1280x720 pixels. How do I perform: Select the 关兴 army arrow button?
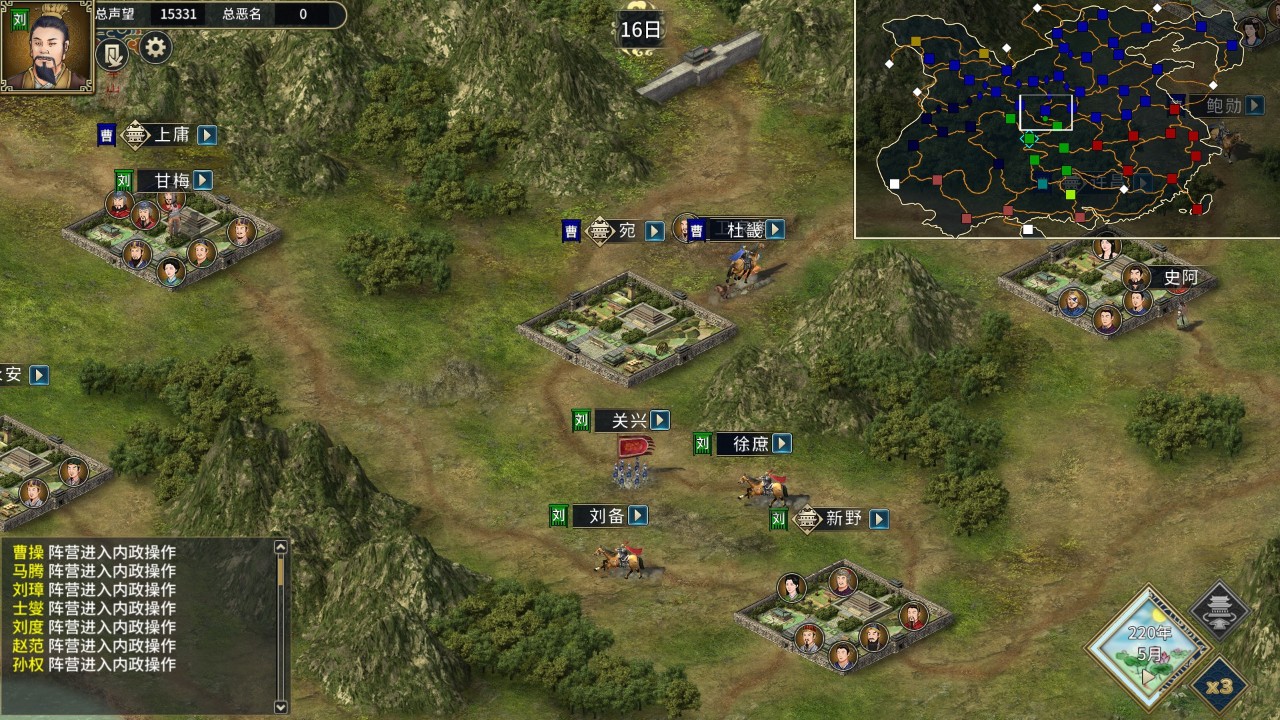point(660,420)
